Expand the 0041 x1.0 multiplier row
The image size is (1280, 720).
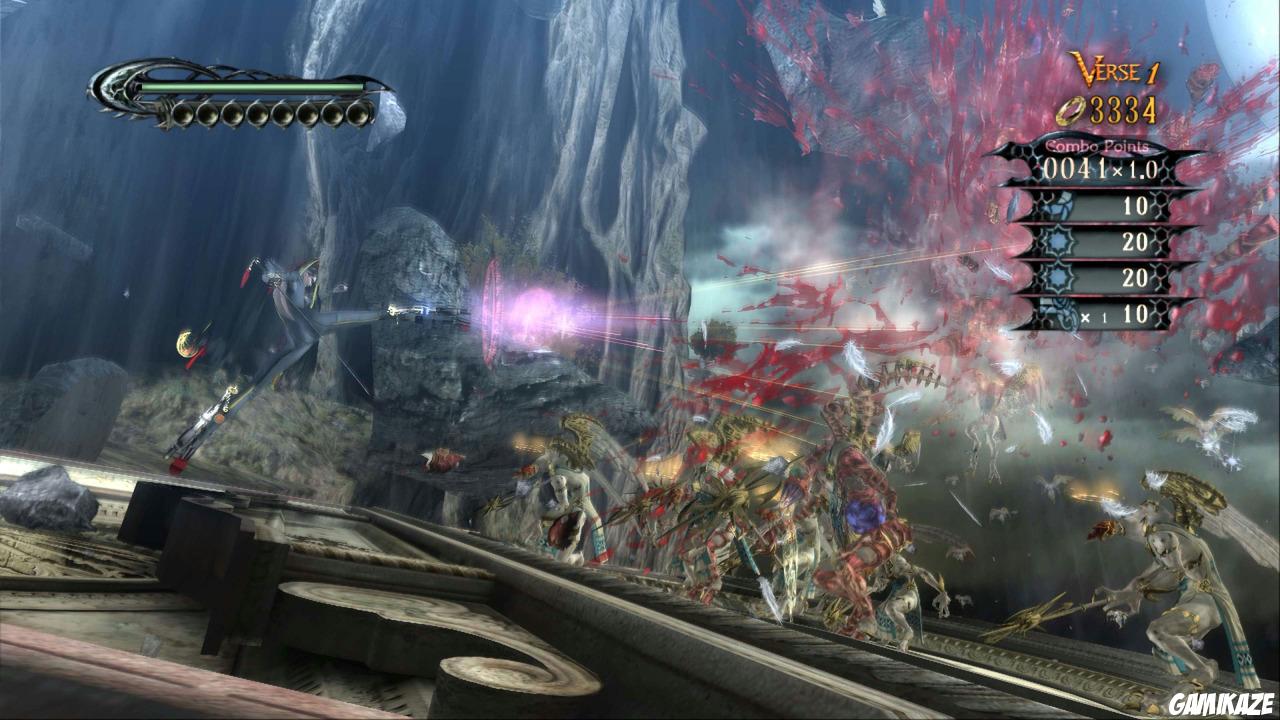(1098, 170)
